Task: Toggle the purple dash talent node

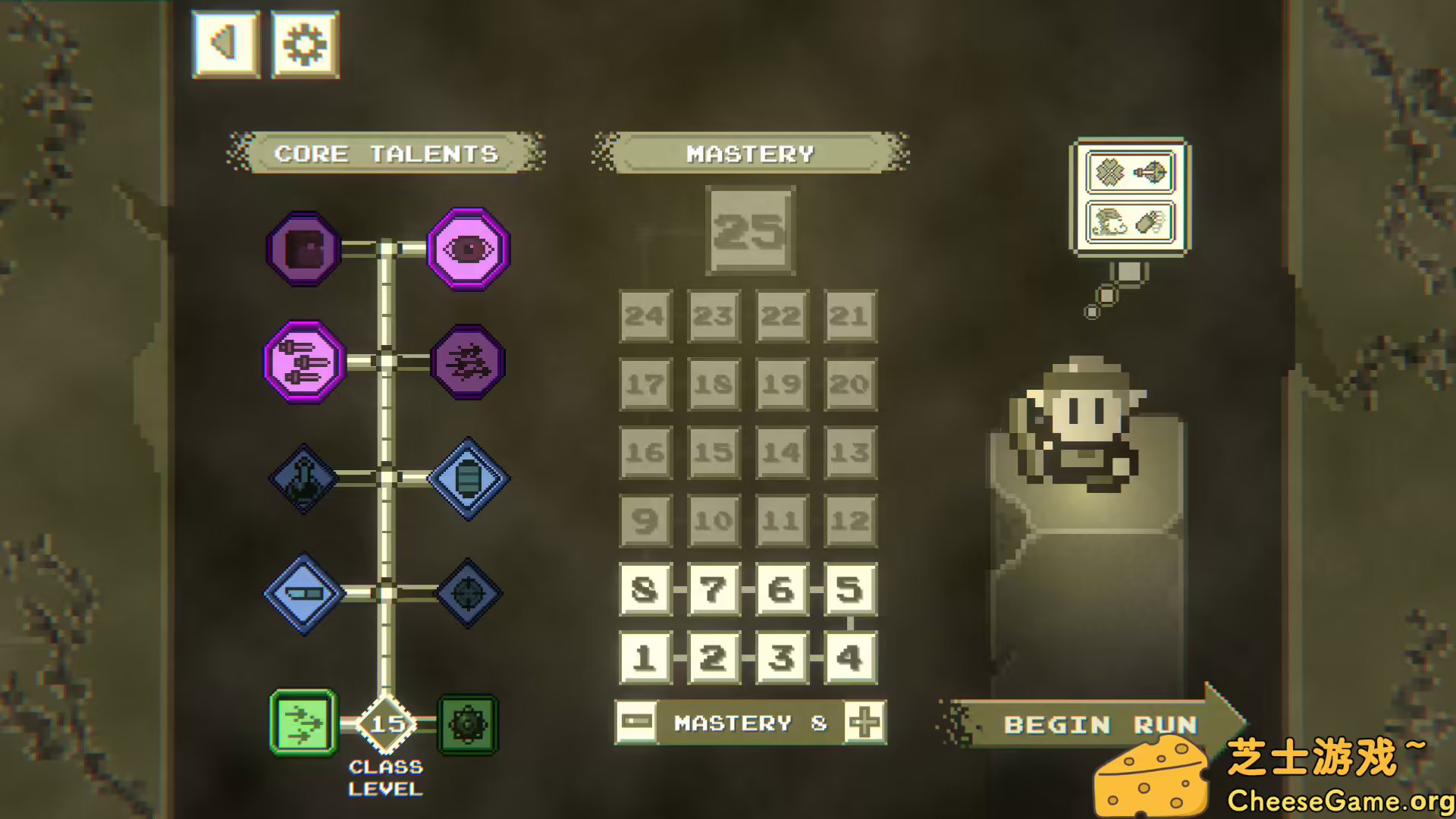Action: [x=468, y=362]
